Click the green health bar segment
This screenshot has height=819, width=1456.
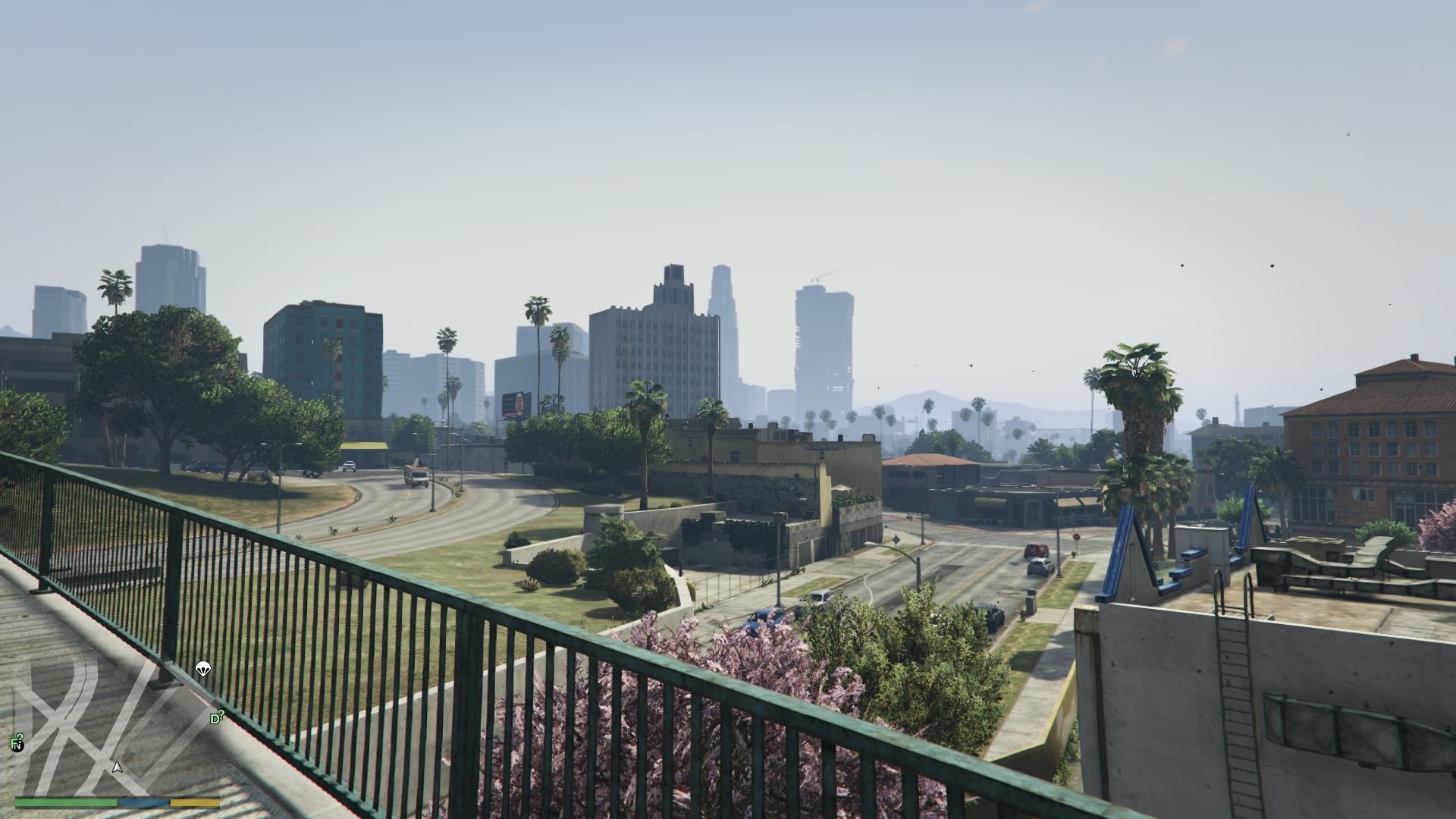[68, 802]
